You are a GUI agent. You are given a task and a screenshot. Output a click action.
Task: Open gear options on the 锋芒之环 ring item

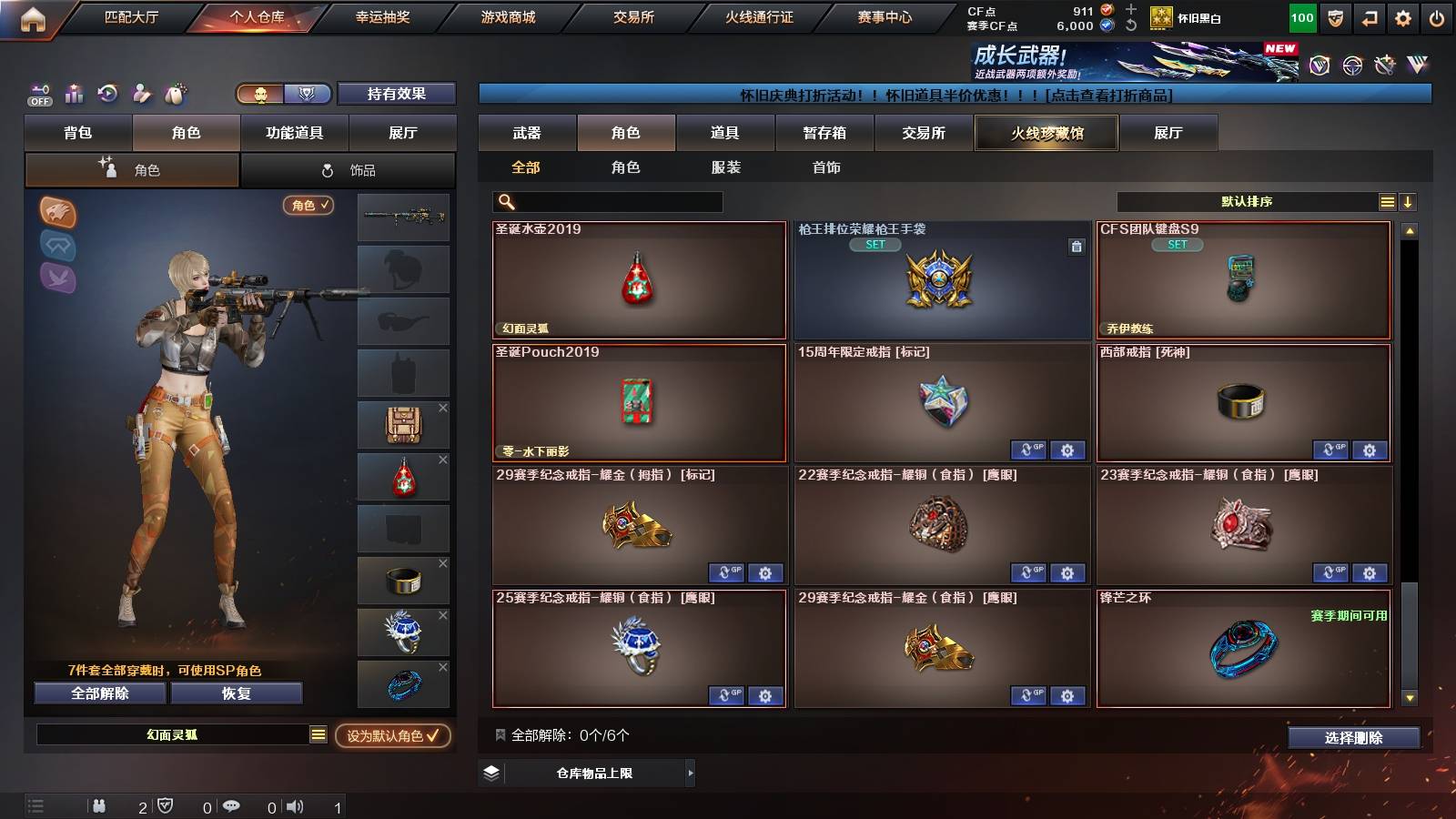[x=1369, y=695]
